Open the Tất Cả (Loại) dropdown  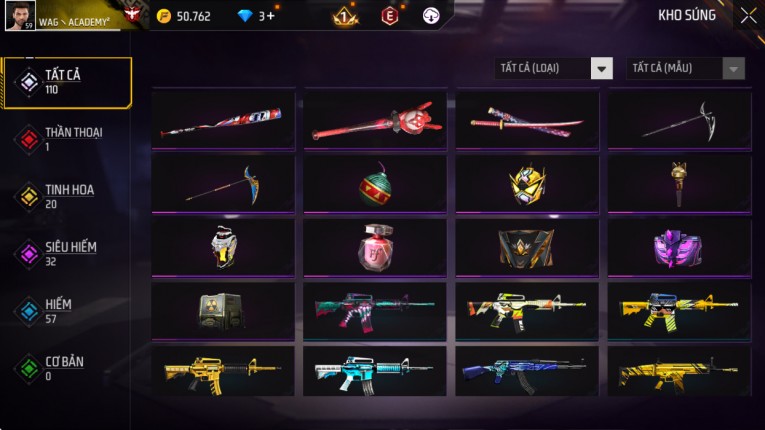coord(554,68)
